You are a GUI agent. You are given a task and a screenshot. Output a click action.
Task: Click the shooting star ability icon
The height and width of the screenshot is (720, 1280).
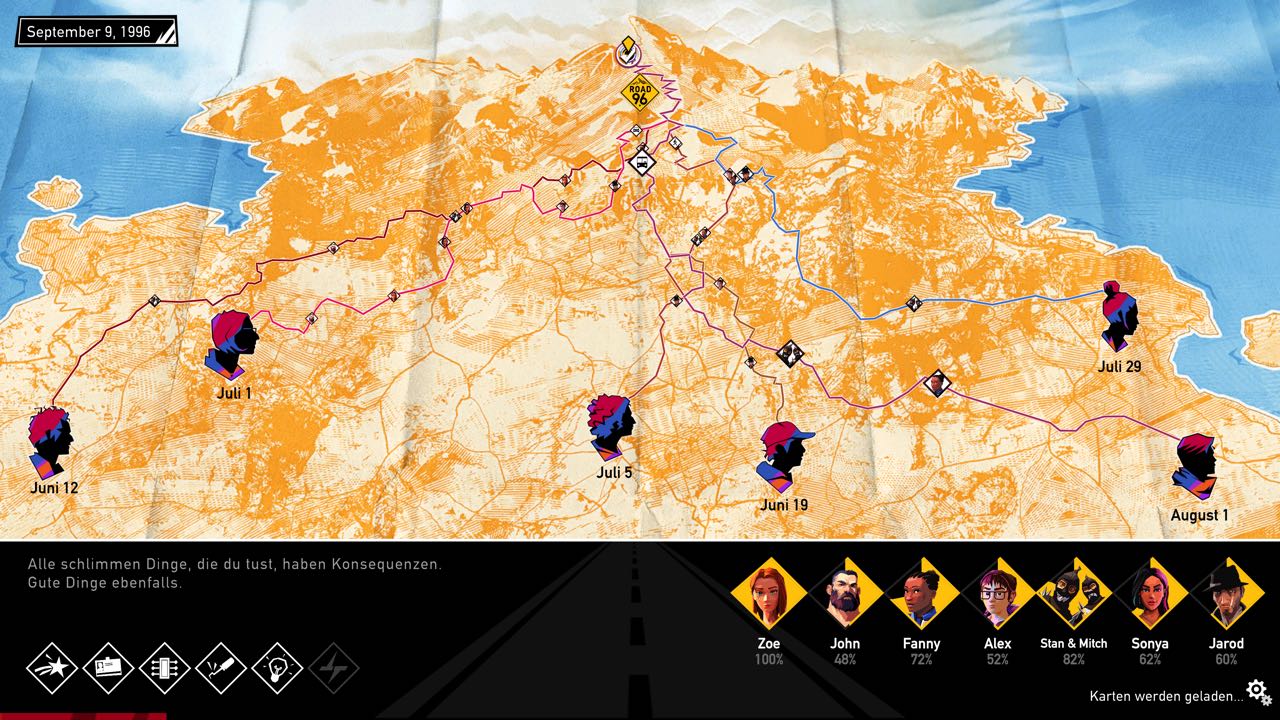point(52,667)
